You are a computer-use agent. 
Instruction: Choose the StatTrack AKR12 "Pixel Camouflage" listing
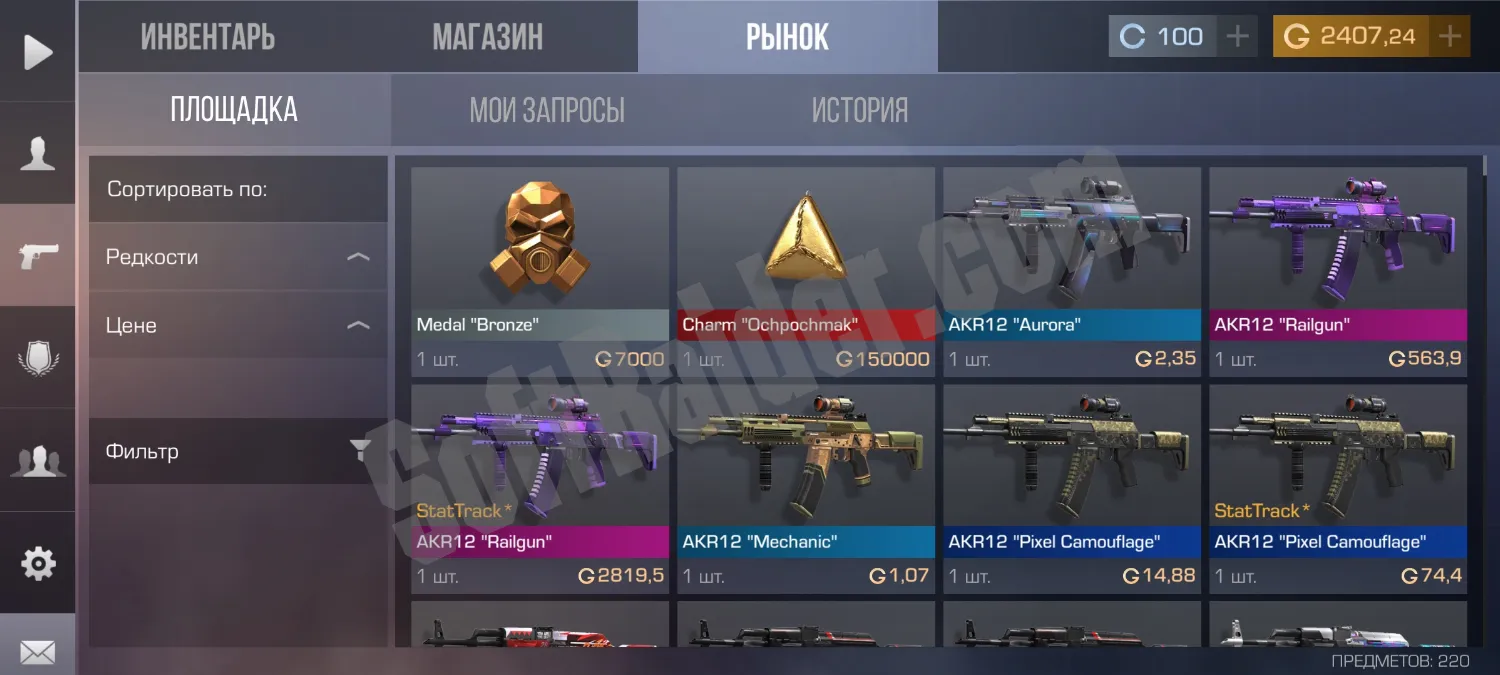tap(1338, 489)
